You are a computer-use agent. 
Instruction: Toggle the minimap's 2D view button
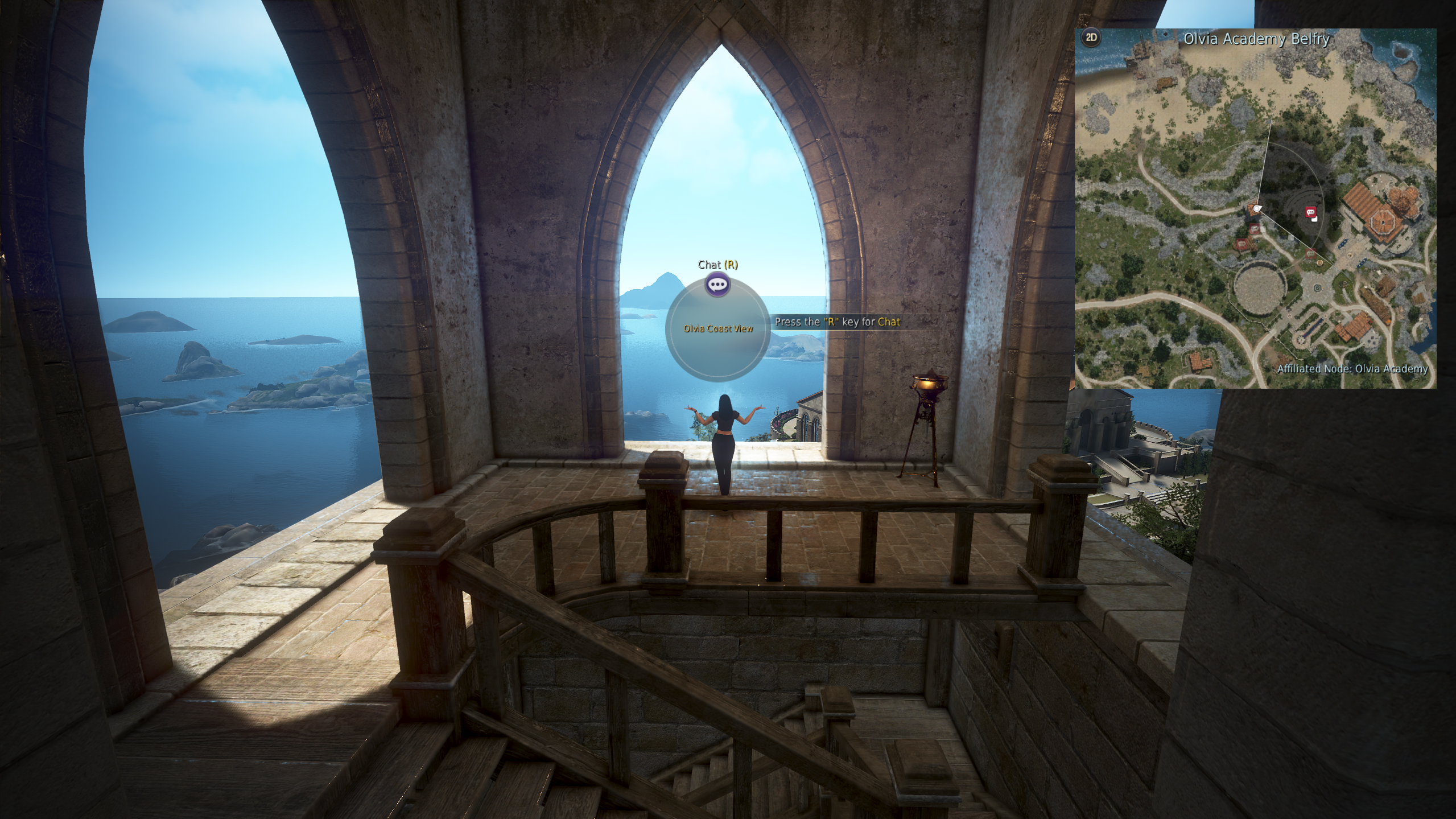coord(1091,38)
